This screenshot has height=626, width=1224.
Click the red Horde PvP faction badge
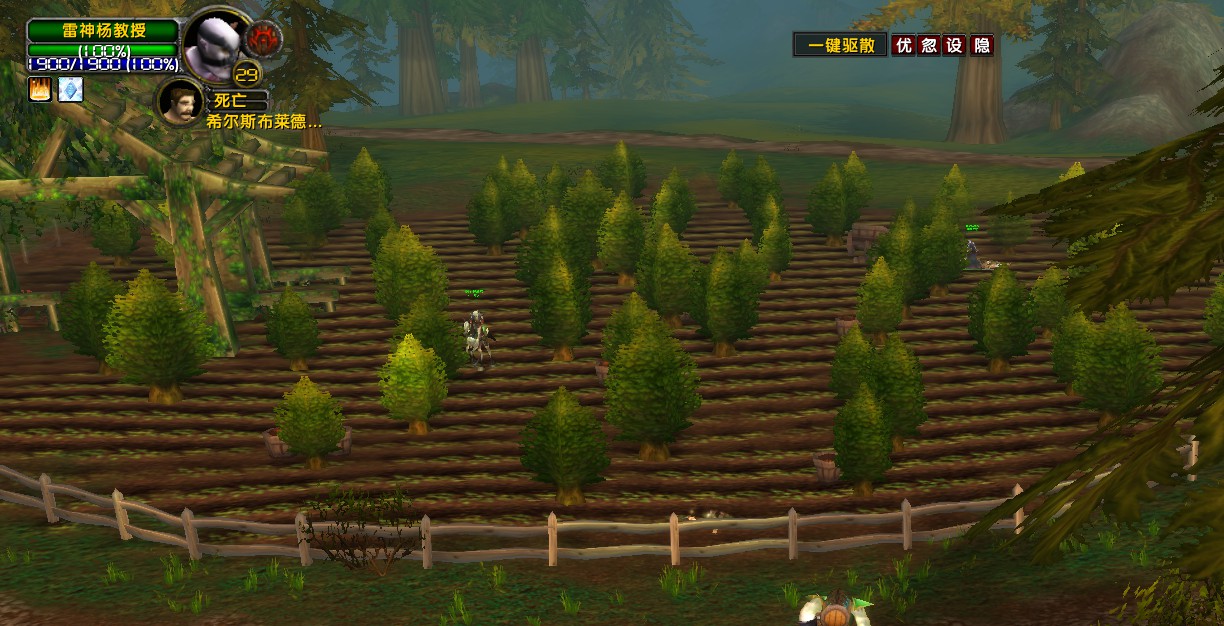[264, 38]
